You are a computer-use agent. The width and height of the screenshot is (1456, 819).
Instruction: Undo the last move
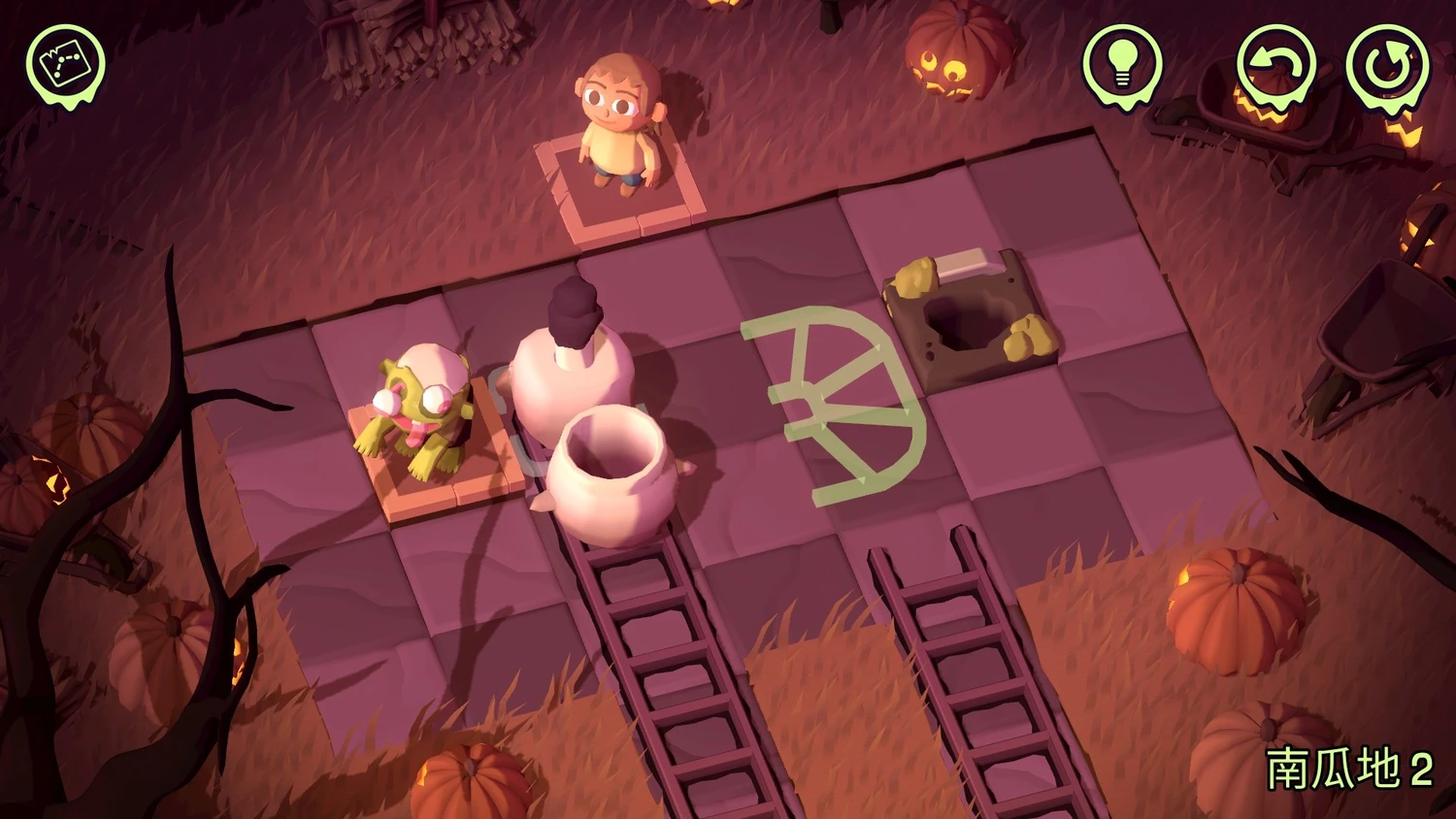[1275, 64]
